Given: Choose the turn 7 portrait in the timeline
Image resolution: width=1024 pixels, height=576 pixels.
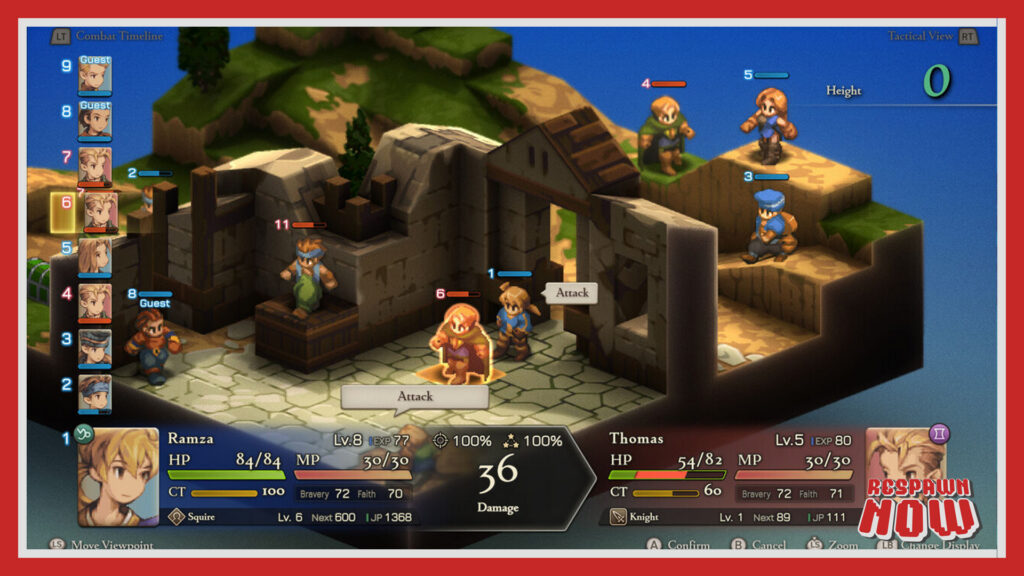Looking at the screenshot, I should (x=95, y=166).
